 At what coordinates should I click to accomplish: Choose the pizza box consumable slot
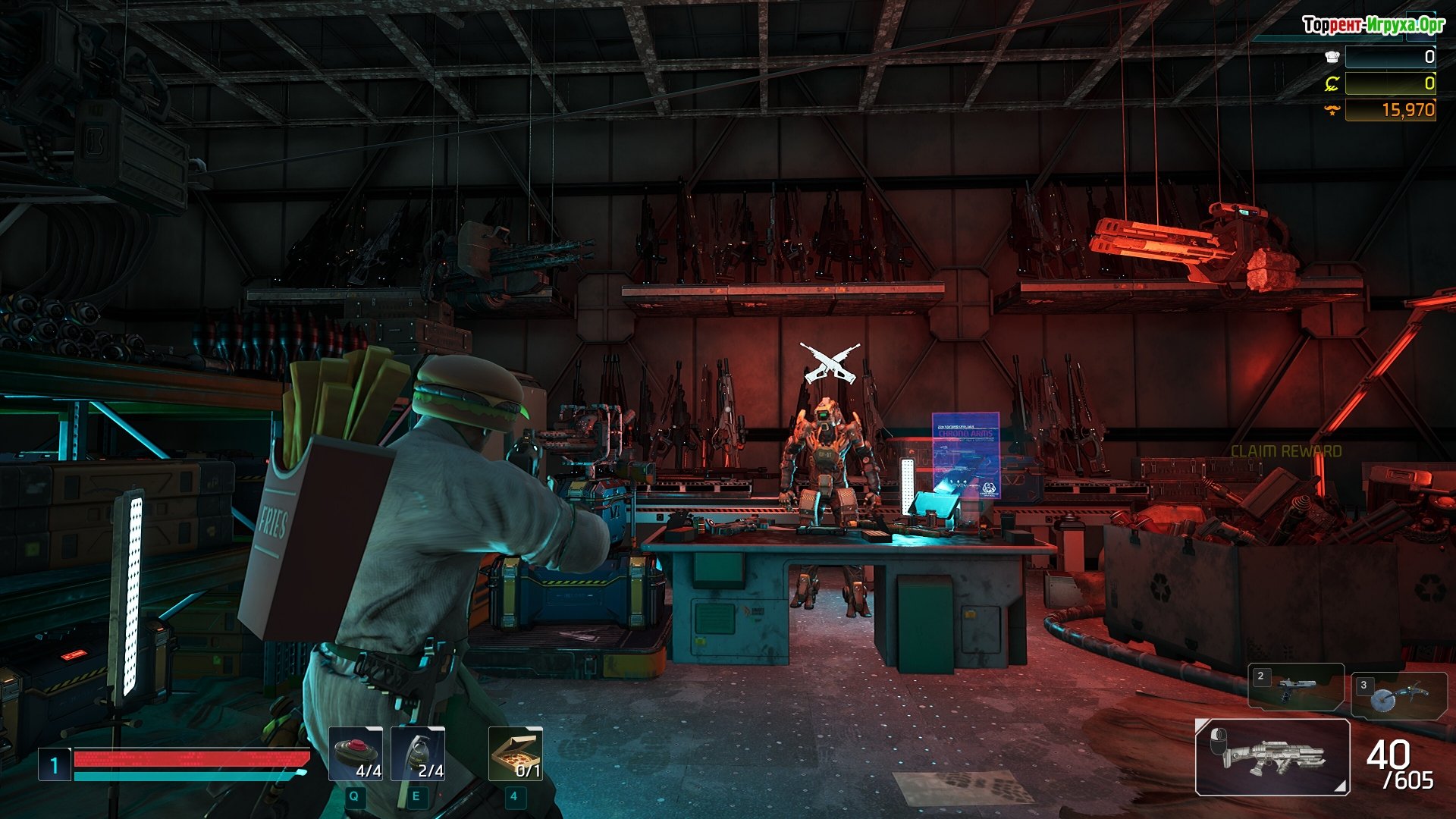pyautogui.click(x=516, y=754)
